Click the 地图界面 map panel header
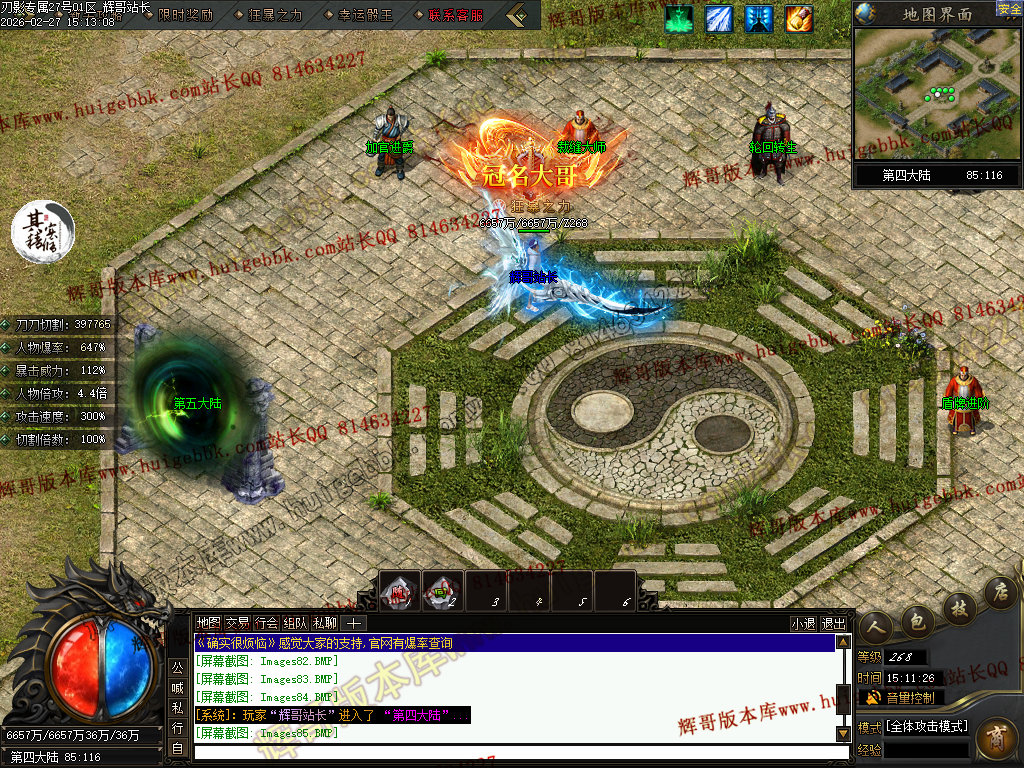Viewport: 1024px width, 768px height. [x=936, y=14]
